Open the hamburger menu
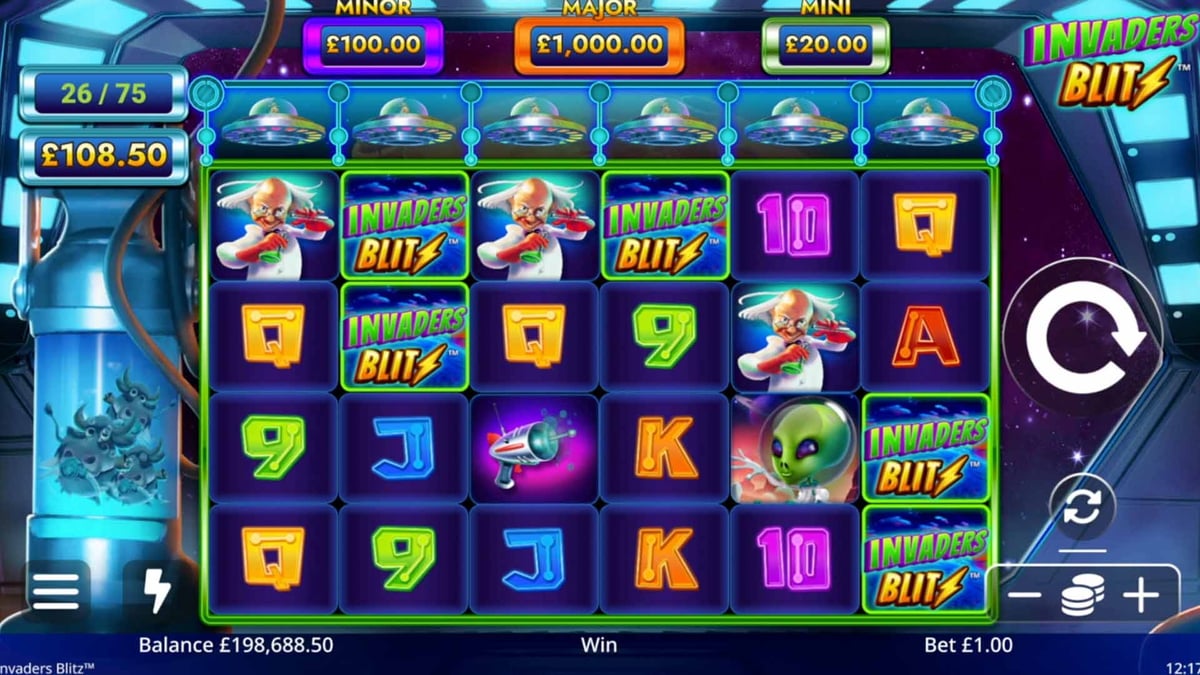This screenshot has height=675, width=1200. pyautogui.click(x=56, y=592)
